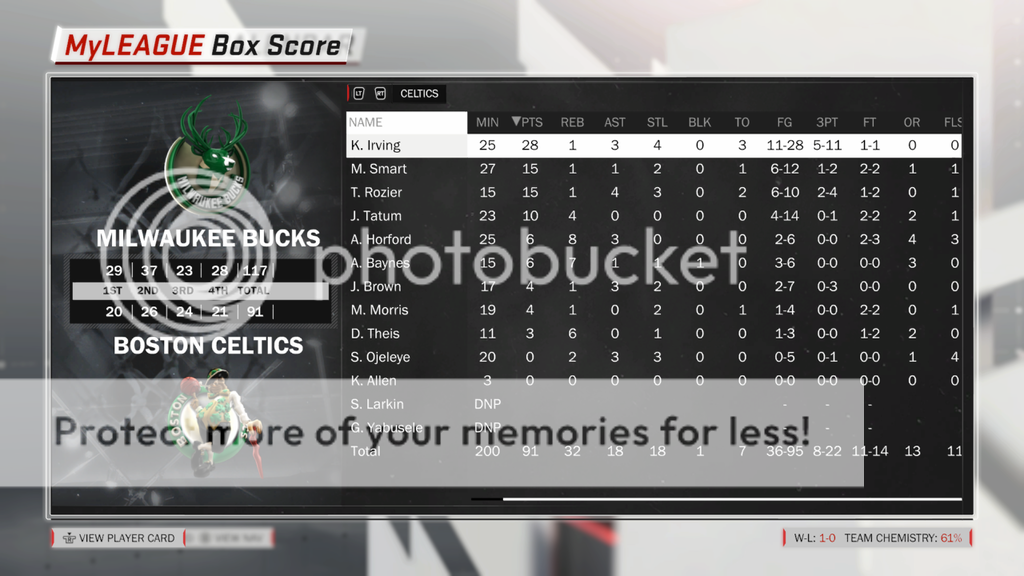Switch the CELTICS team tab
The height and width of the screenshot is (576, 1024).
[x=419, y=94]
